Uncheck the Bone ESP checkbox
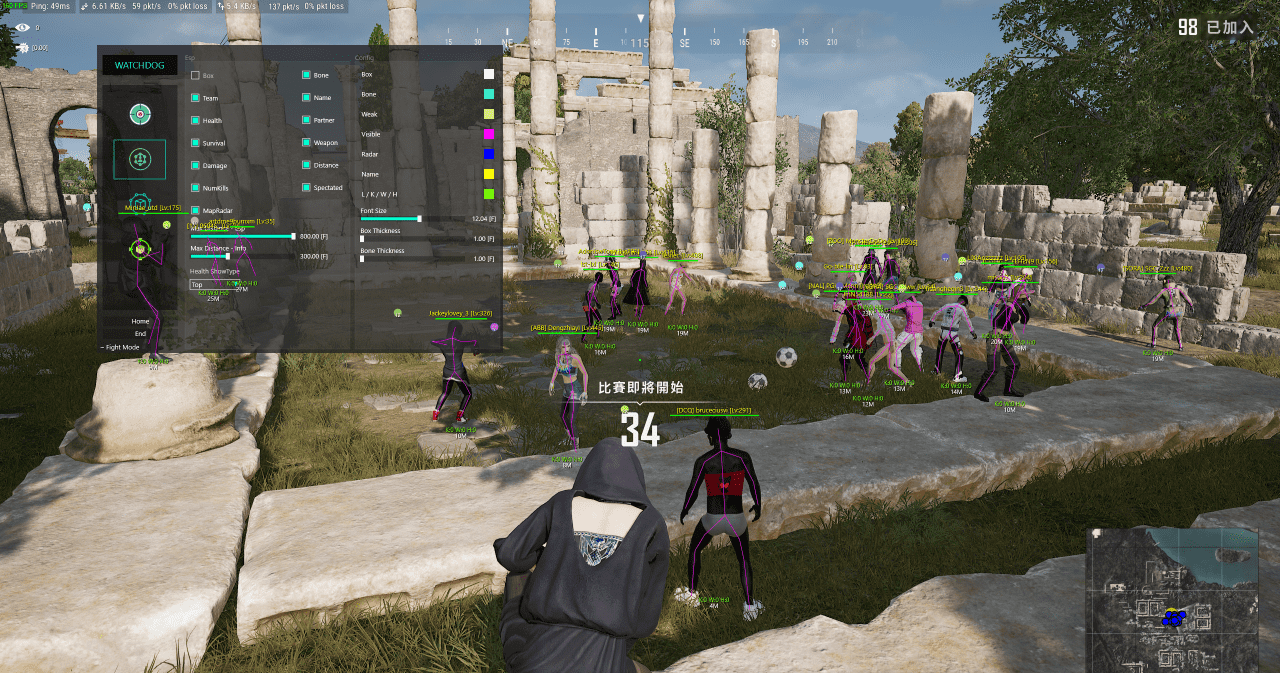Viewport: 1280px width, 673px height. [307, 75]
